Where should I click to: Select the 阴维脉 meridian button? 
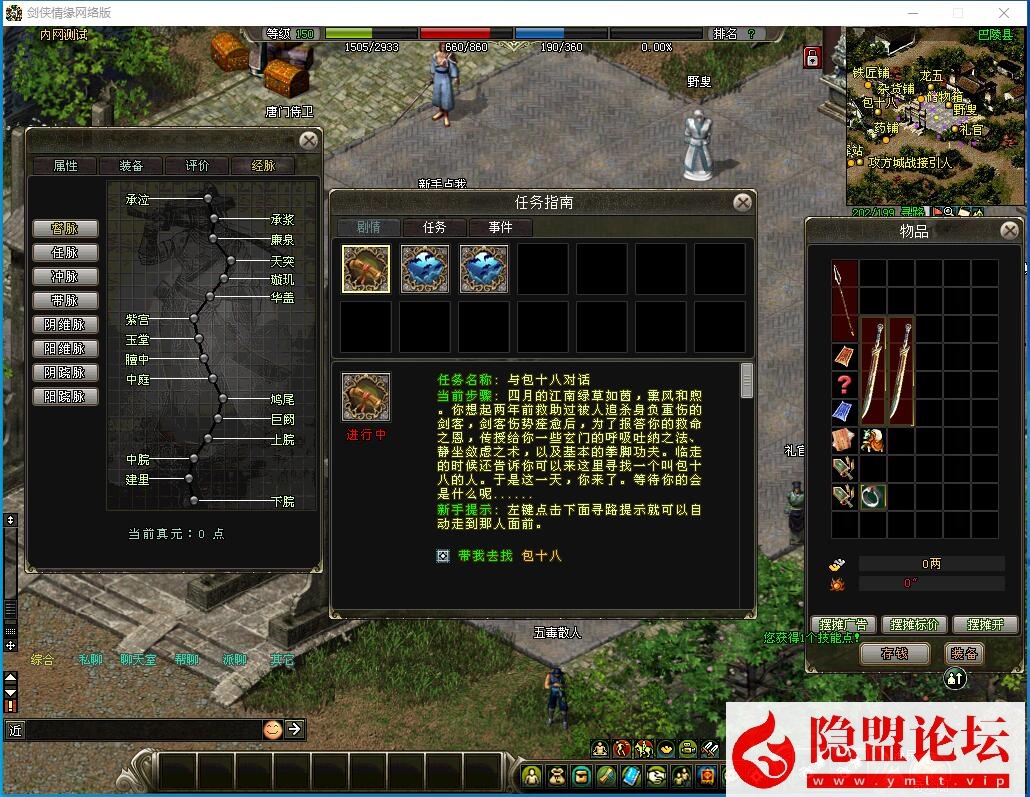[x=65, y=325]
